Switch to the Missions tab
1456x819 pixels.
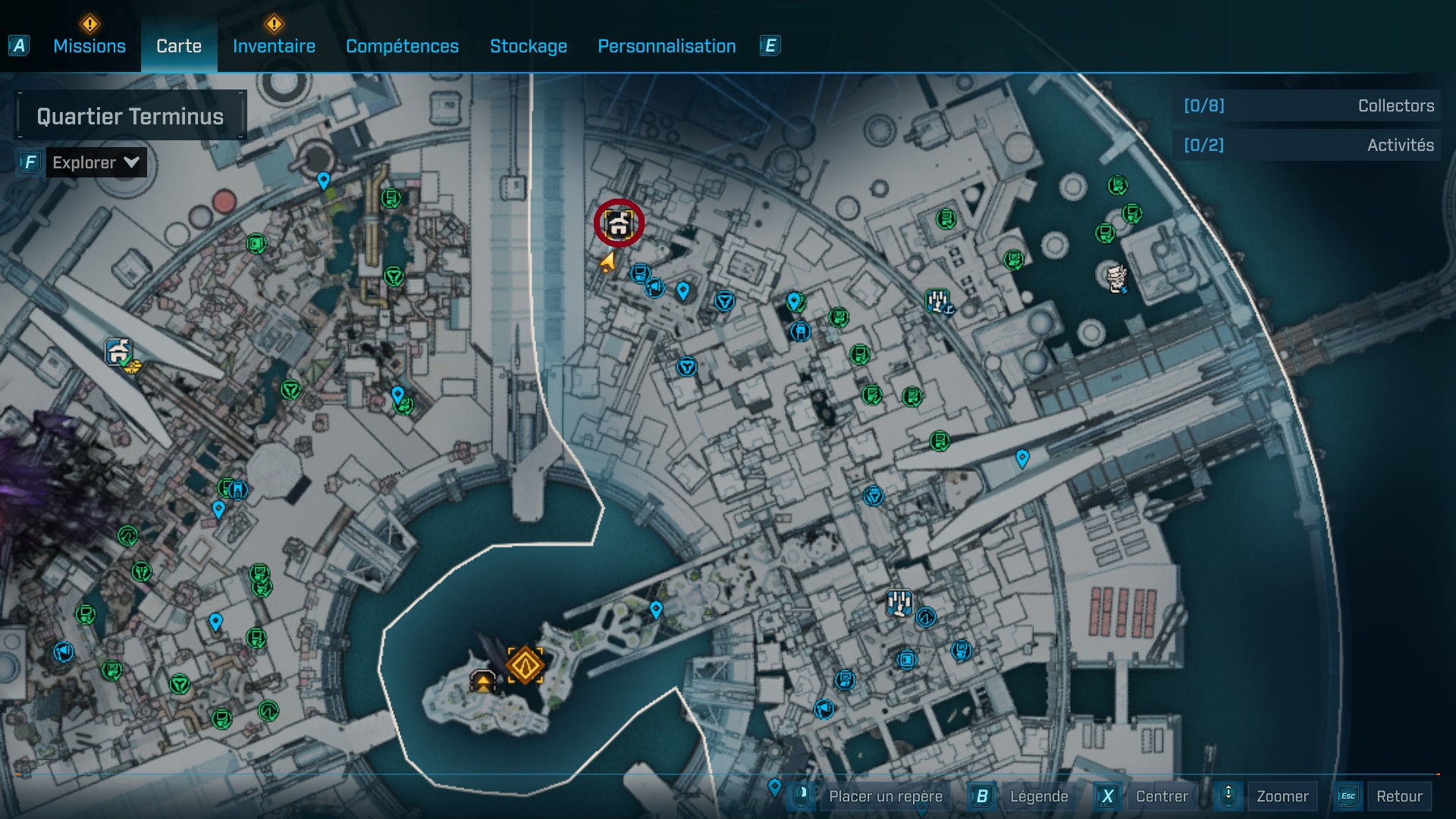(x=89, y=45)
